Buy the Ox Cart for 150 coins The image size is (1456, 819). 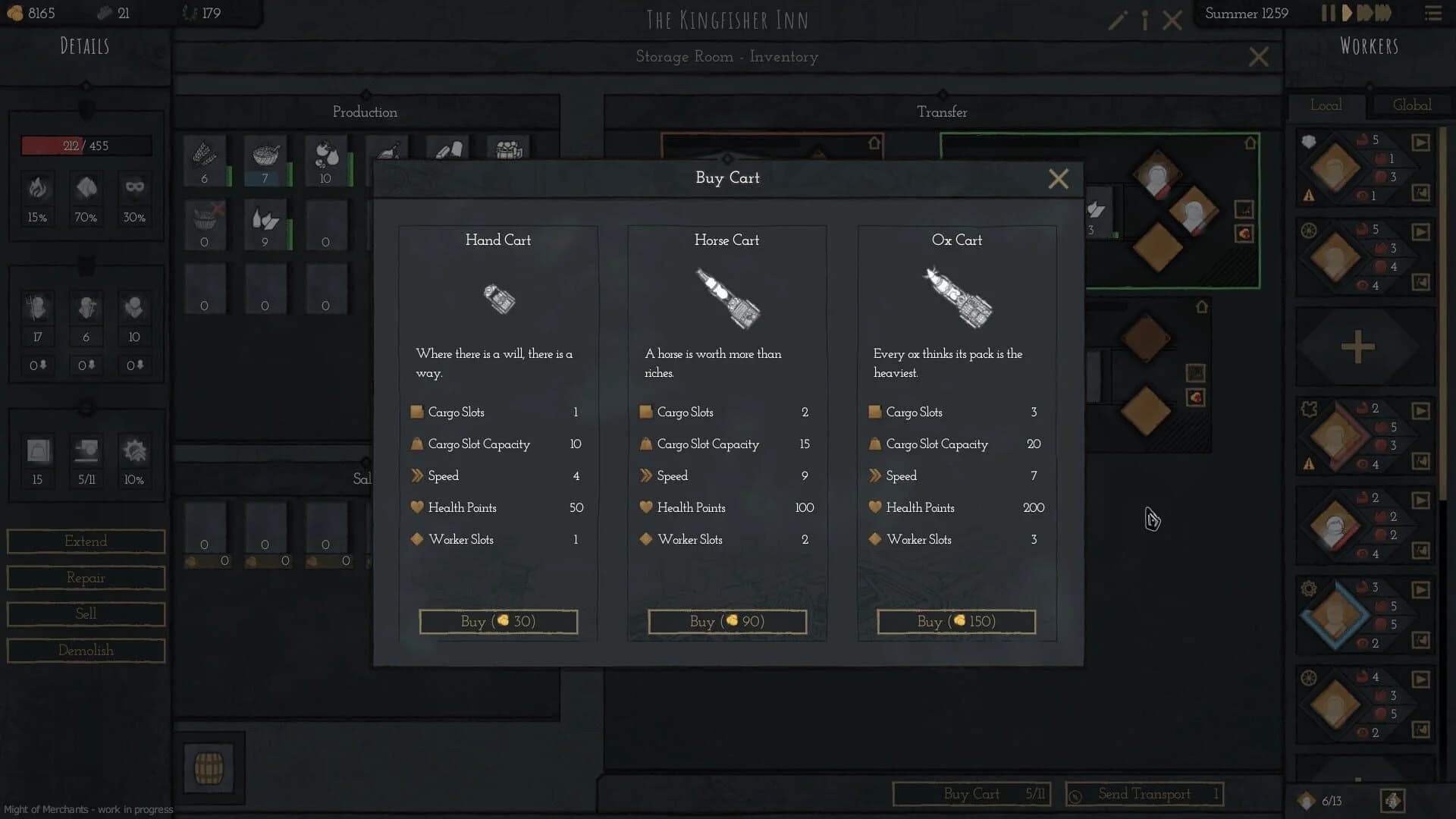[955, 621]
